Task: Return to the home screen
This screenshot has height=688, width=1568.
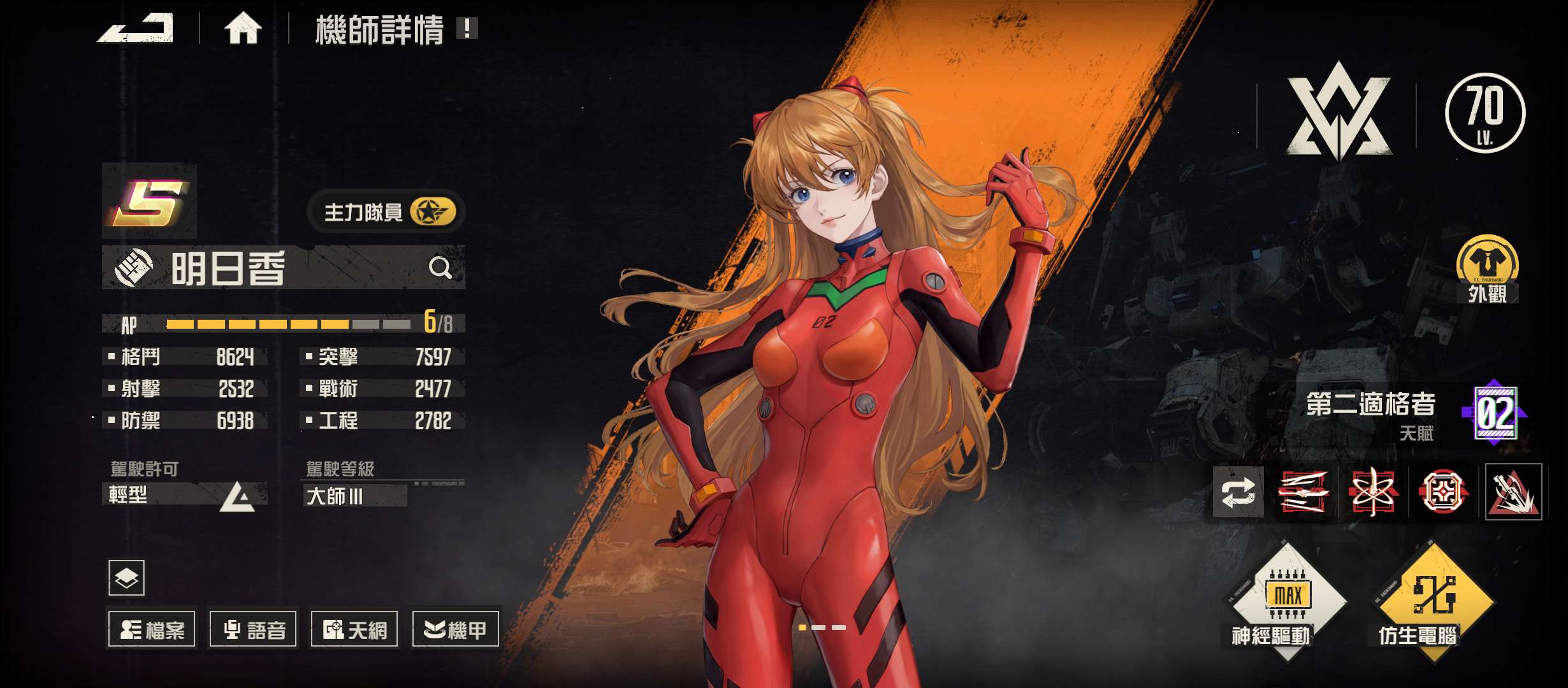Action: tap(243, 29)
